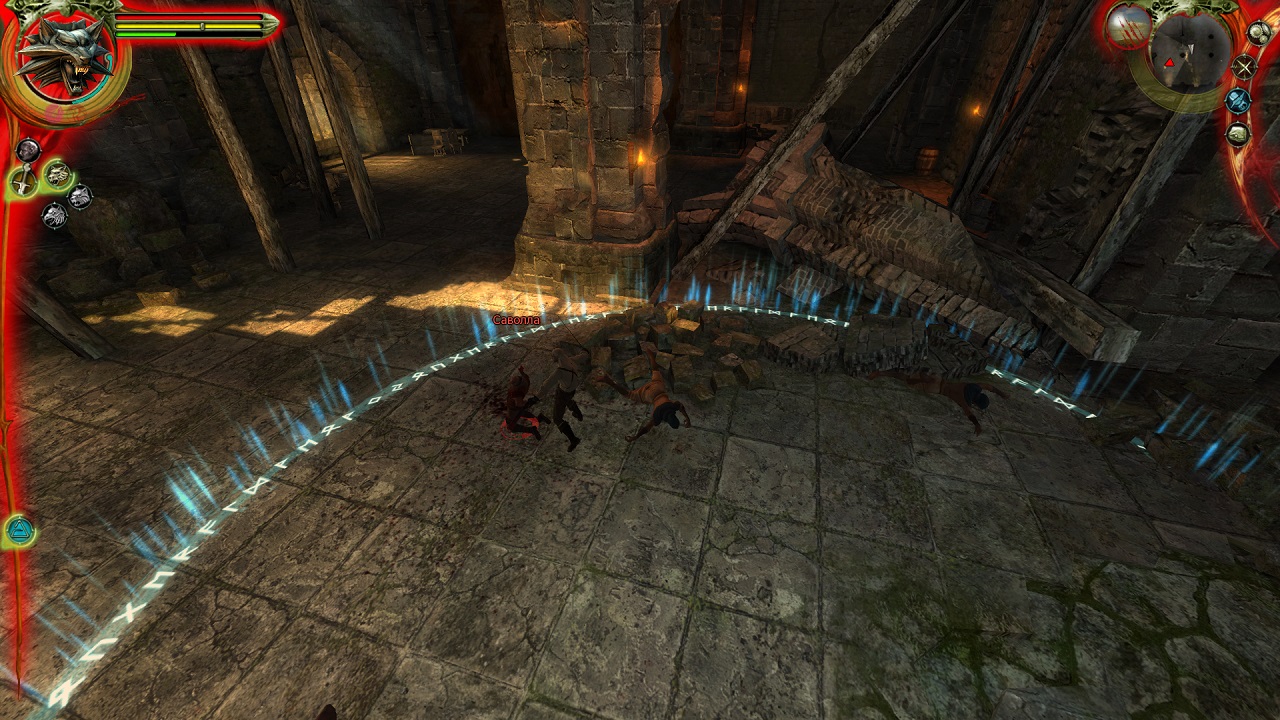Open the gears options icon
Viewport: 1280px width, 720px height.
coord(1259,33)
